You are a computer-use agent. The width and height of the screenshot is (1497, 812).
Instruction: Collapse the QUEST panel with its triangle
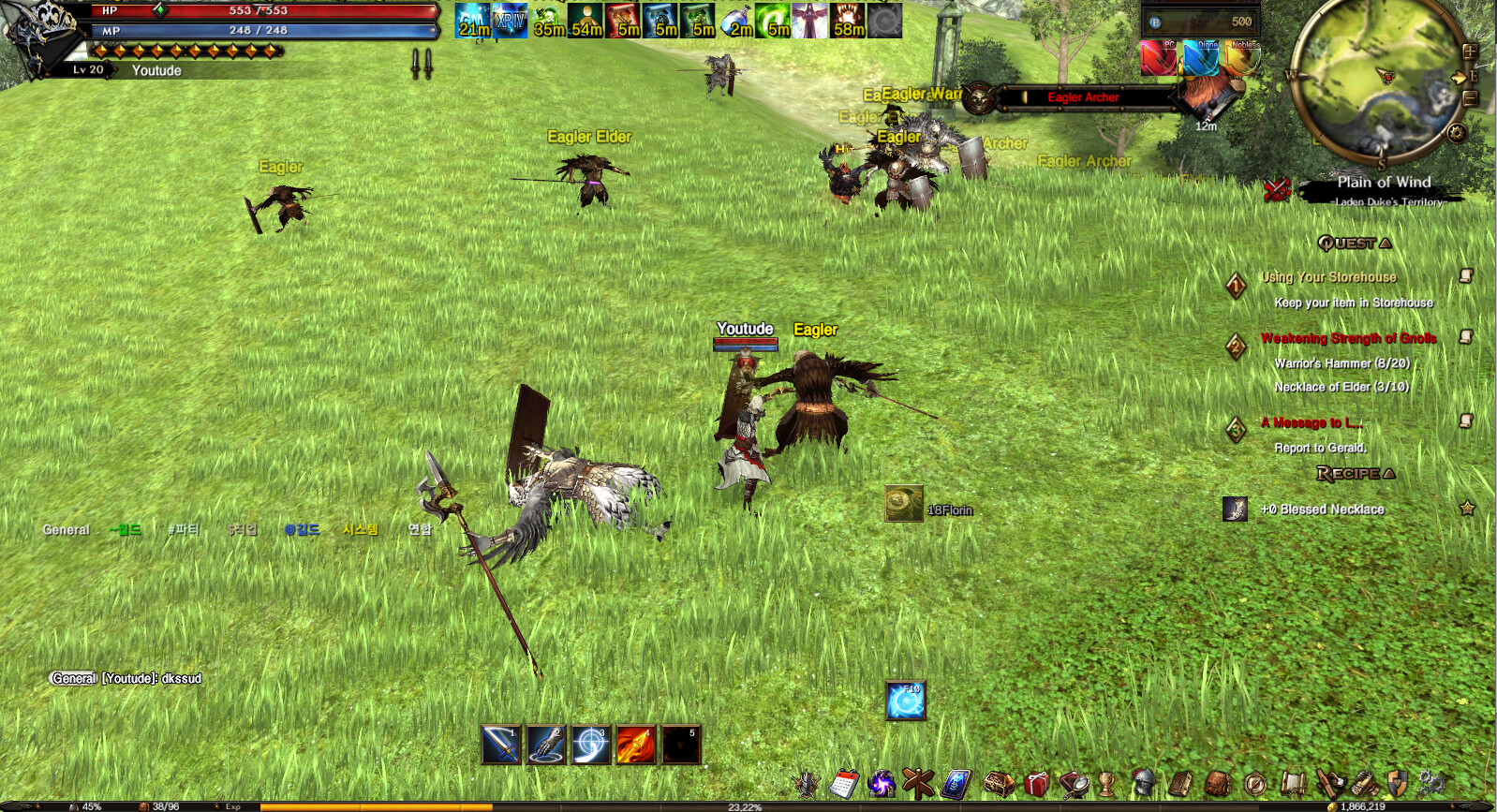pos(1385,244)
